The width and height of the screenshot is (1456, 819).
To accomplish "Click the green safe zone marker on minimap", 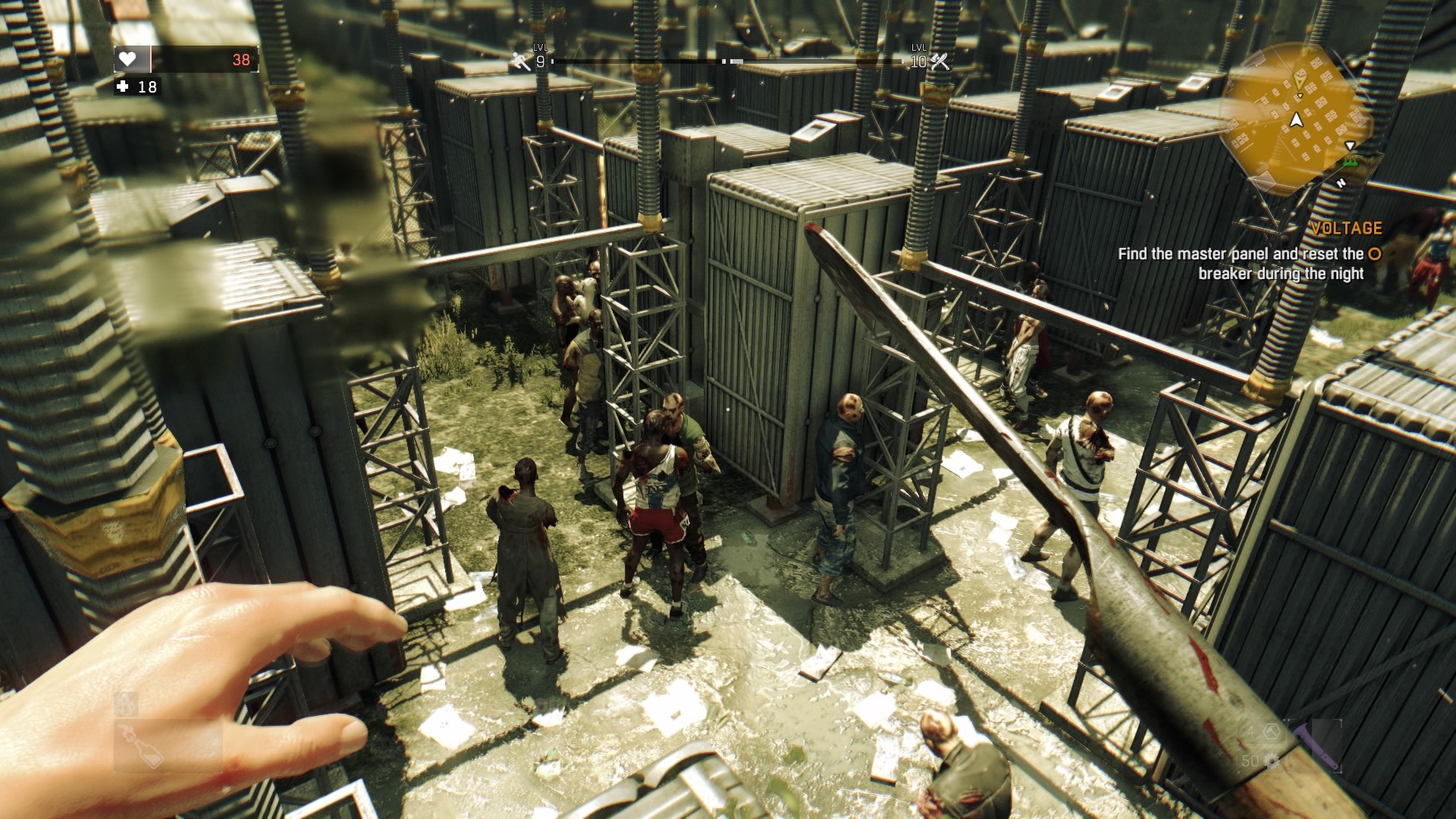I will 1350,162.
